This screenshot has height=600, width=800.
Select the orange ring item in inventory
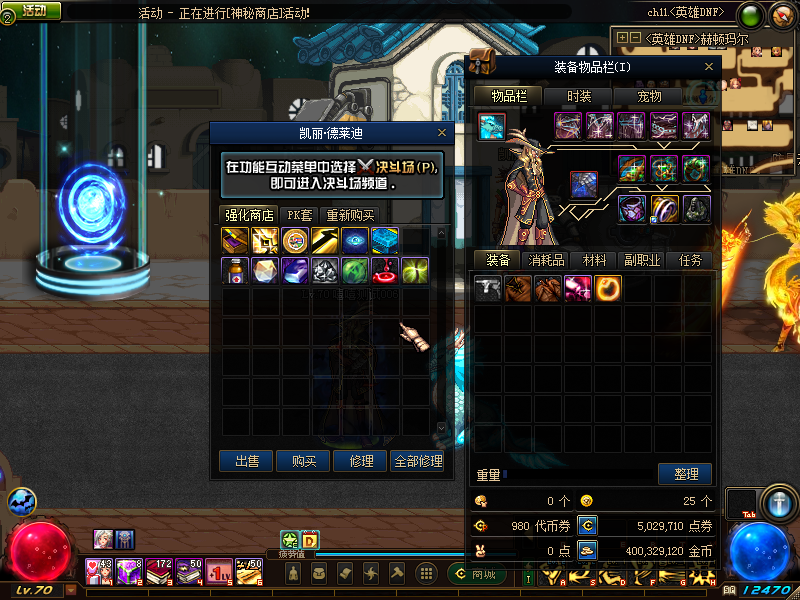point(608,289)
